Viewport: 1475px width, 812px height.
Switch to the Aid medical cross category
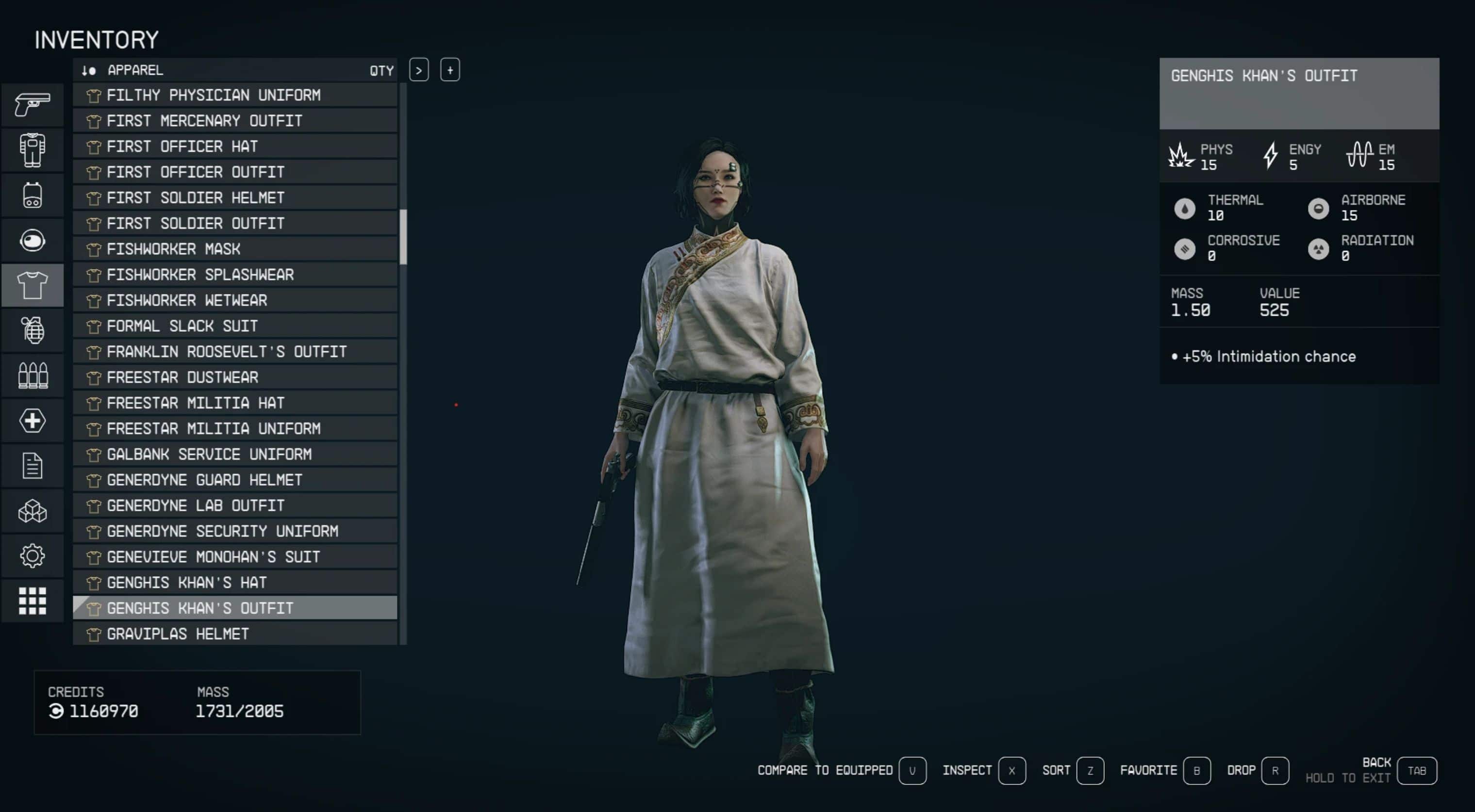[32, 421]
